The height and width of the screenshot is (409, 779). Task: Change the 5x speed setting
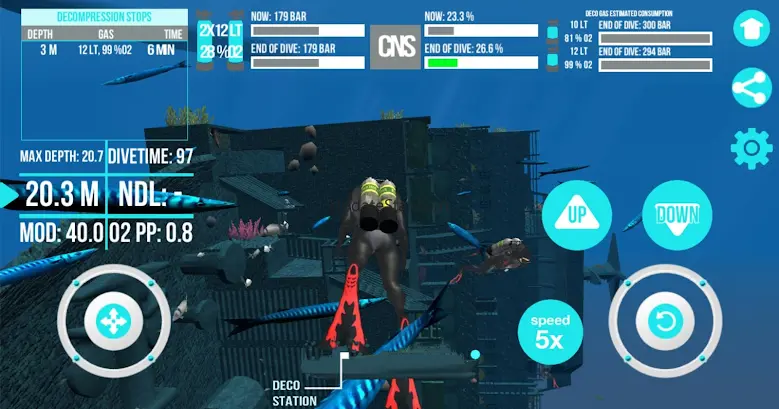551,331
